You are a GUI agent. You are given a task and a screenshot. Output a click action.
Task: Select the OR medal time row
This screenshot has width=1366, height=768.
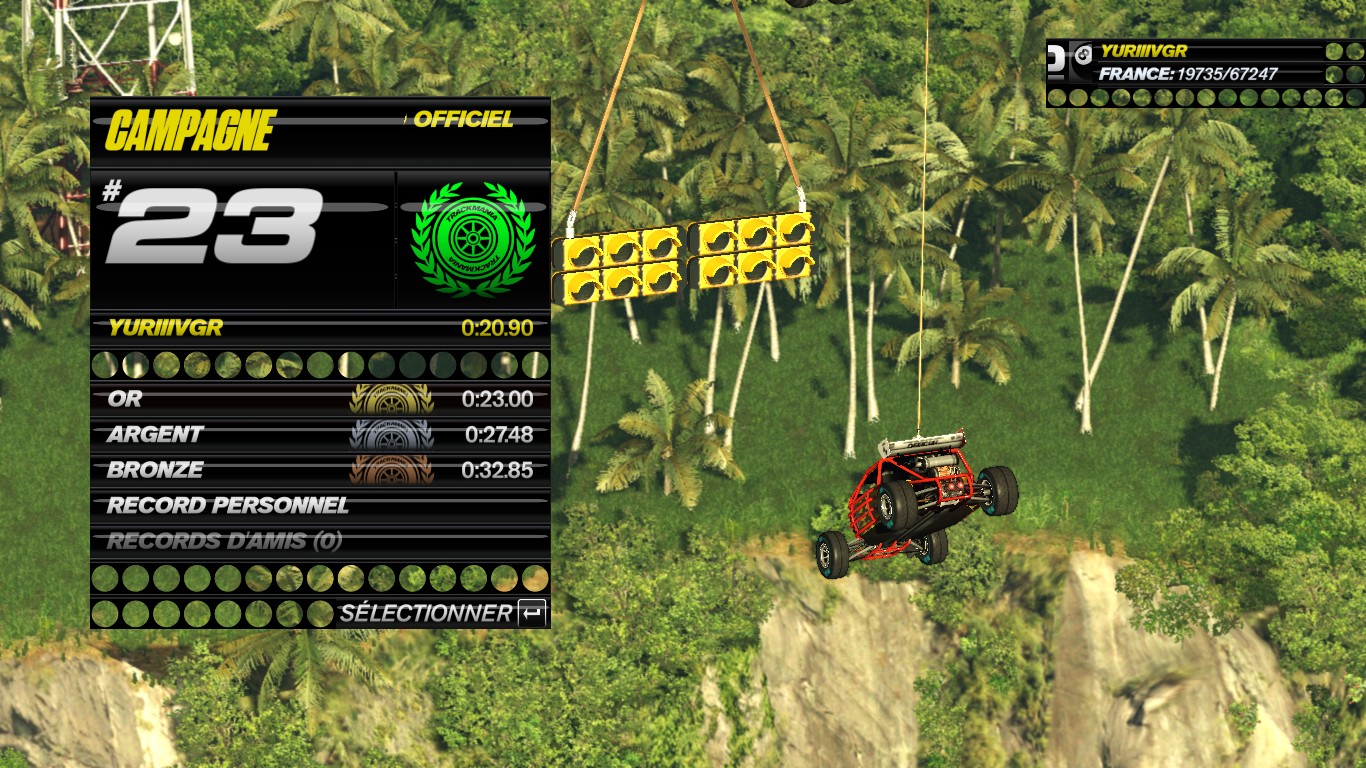click(x=320, y=399)
